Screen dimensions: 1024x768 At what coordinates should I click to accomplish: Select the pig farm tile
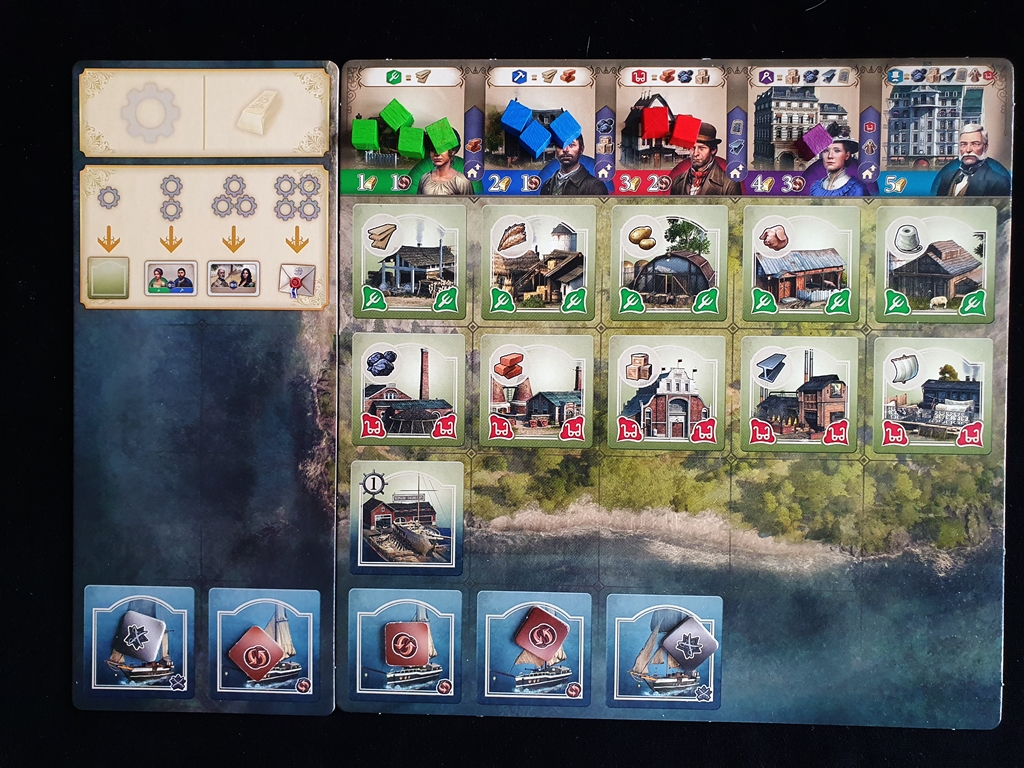pyautogui.click(x=800, y=261)
